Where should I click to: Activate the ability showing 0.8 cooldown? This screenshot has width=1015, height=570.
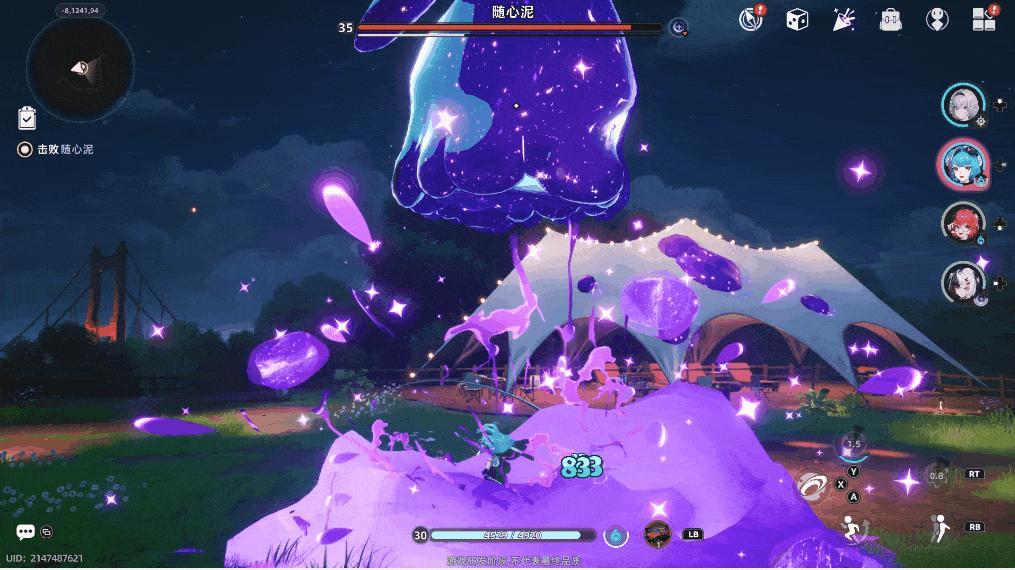tap(936, 475)
